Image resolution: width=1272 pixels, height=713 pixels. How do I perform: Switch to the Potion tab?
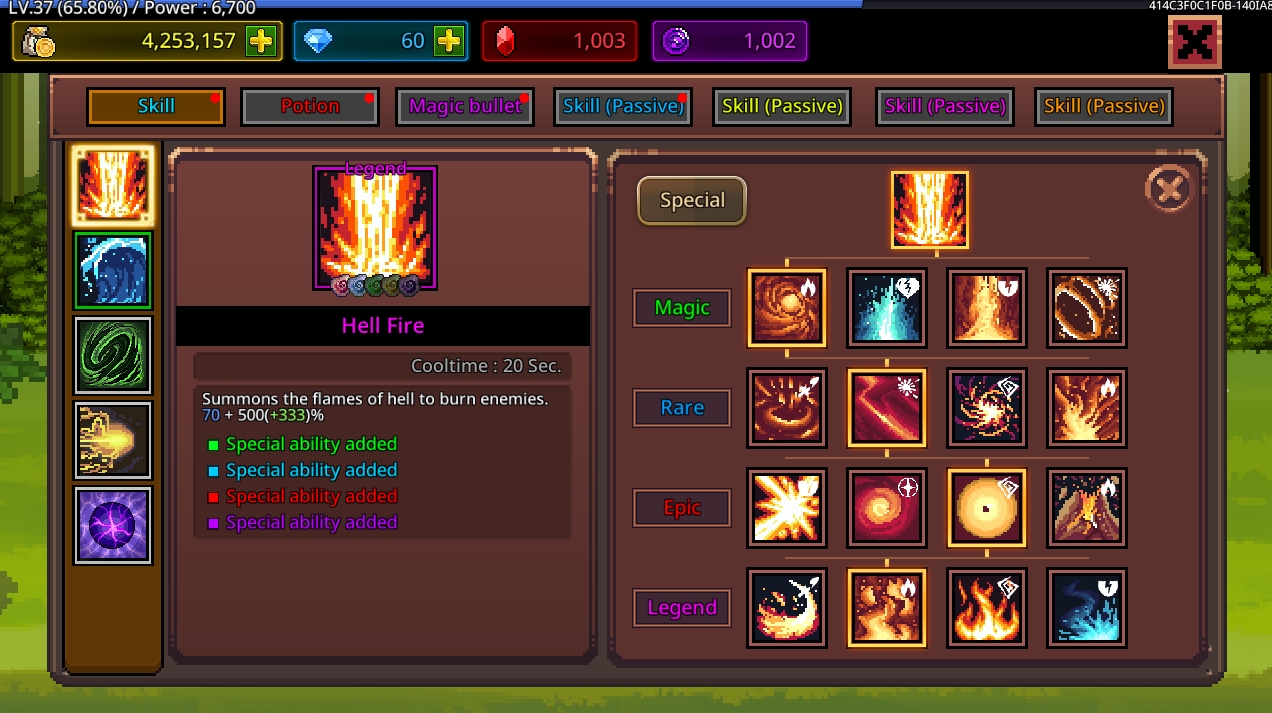tap(310, 107)
